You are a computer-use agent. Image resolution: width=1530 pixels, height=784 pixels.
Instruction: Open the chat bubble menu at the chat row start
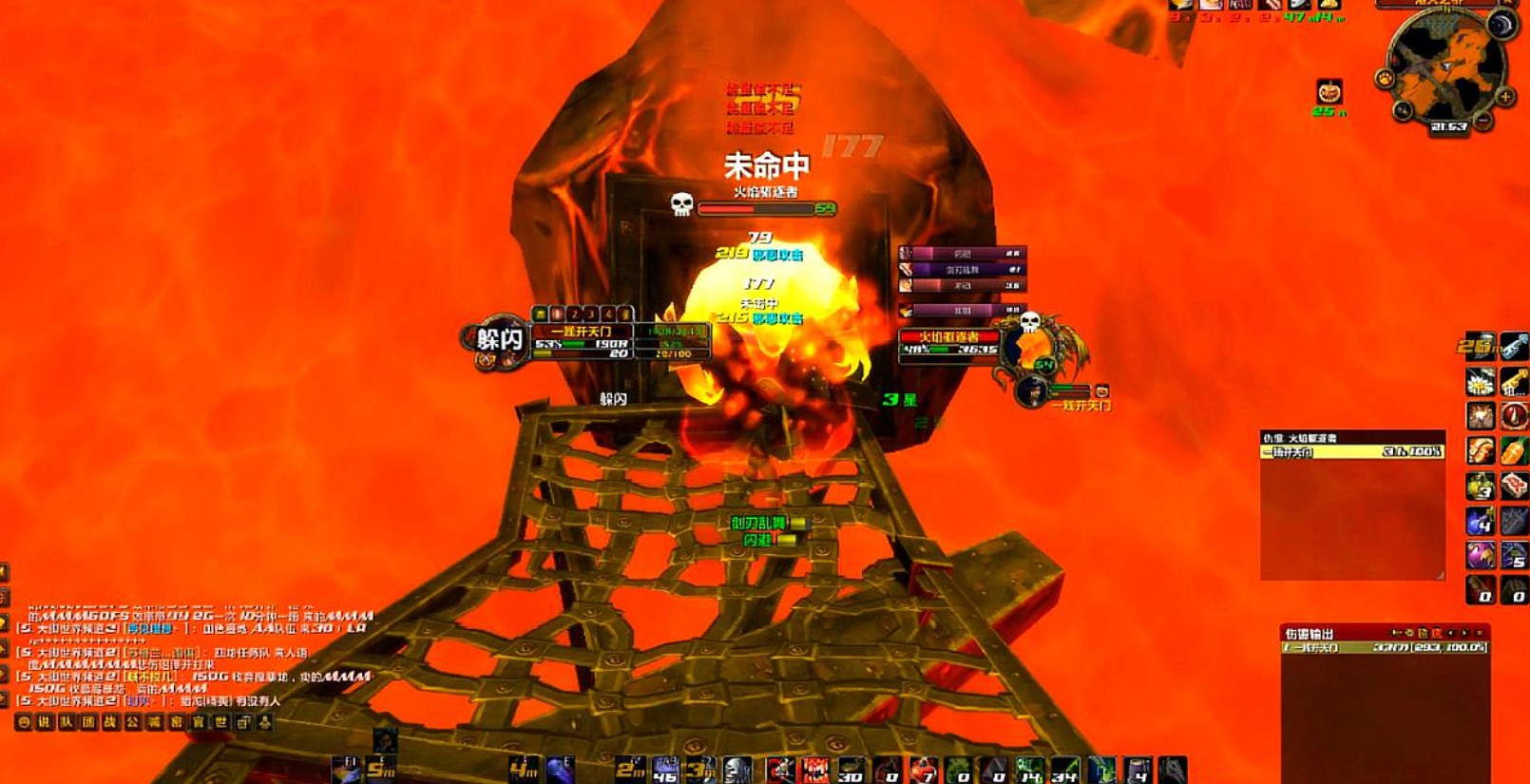[24, 722]
